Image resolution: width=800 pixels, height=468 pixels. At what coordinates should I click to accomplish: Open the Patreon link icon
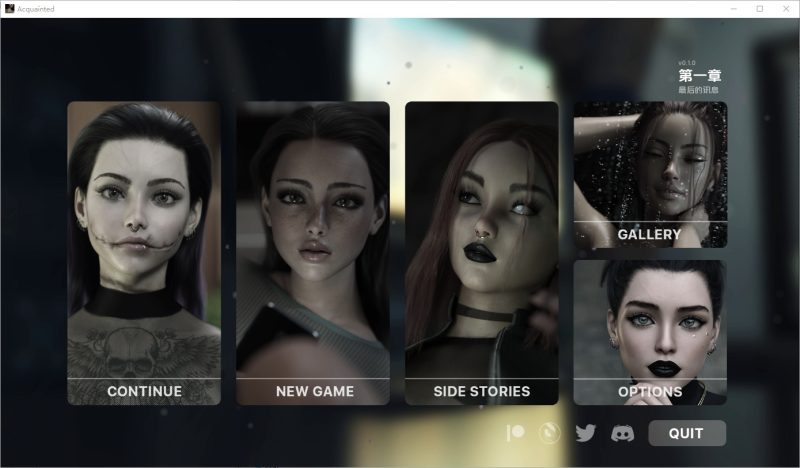tap(516, 433)
